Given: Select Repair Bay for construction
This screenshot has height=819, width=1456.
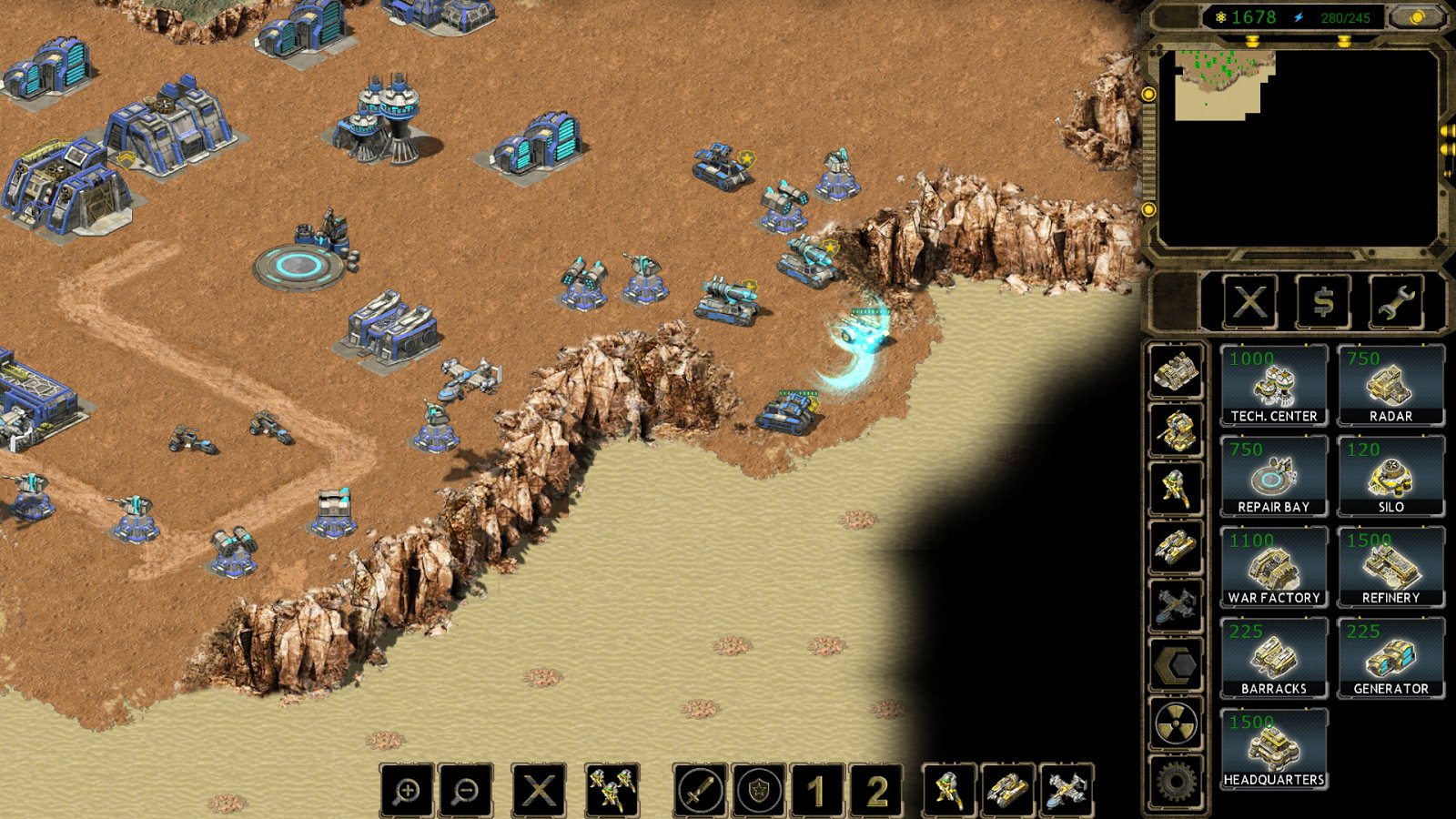Looking at the screenshot, I should click(1273, 476).
